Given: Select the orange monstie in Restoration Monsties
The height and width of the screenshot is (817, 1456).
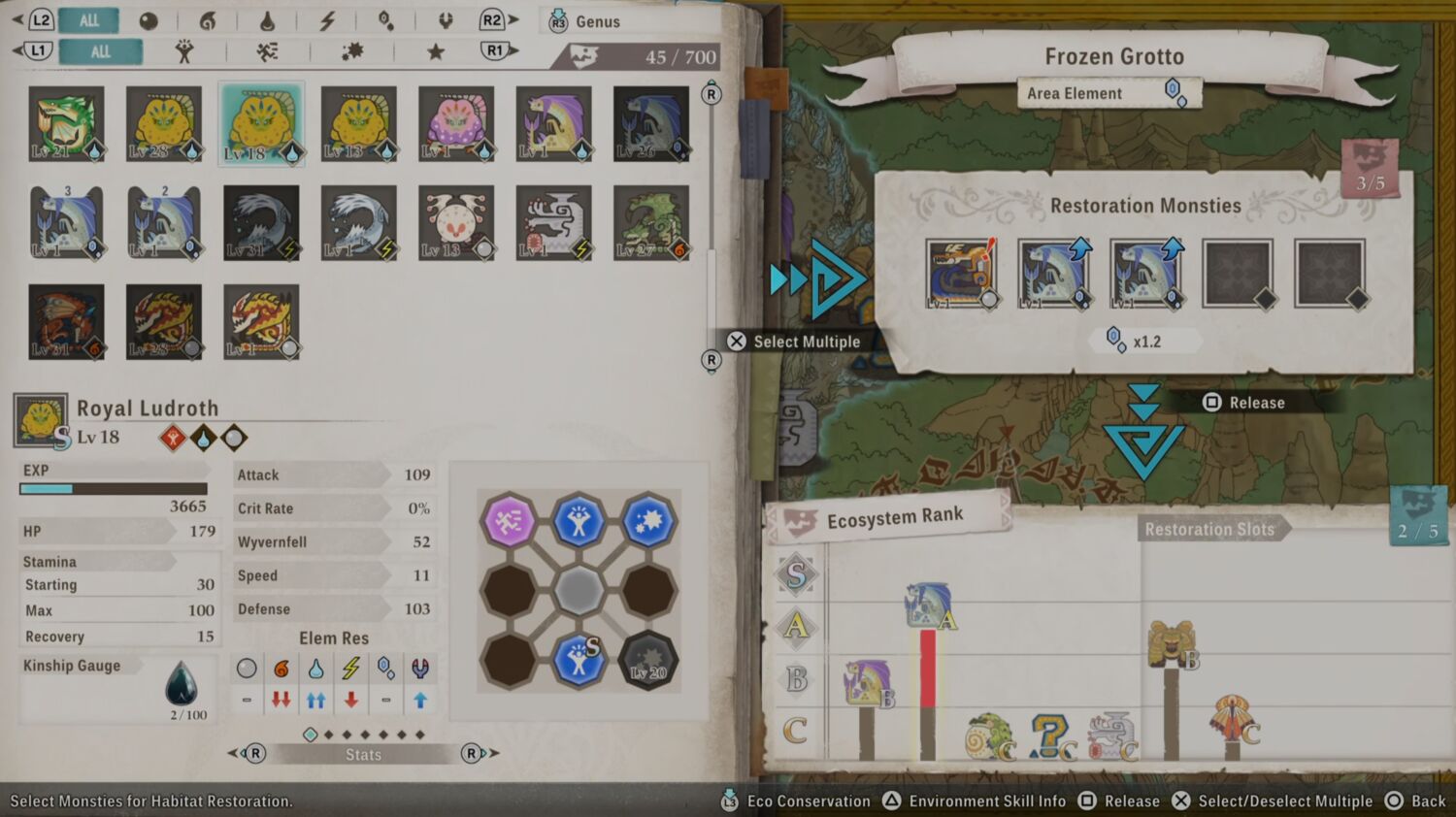Looking at the screenshot, I should point(961,274).
